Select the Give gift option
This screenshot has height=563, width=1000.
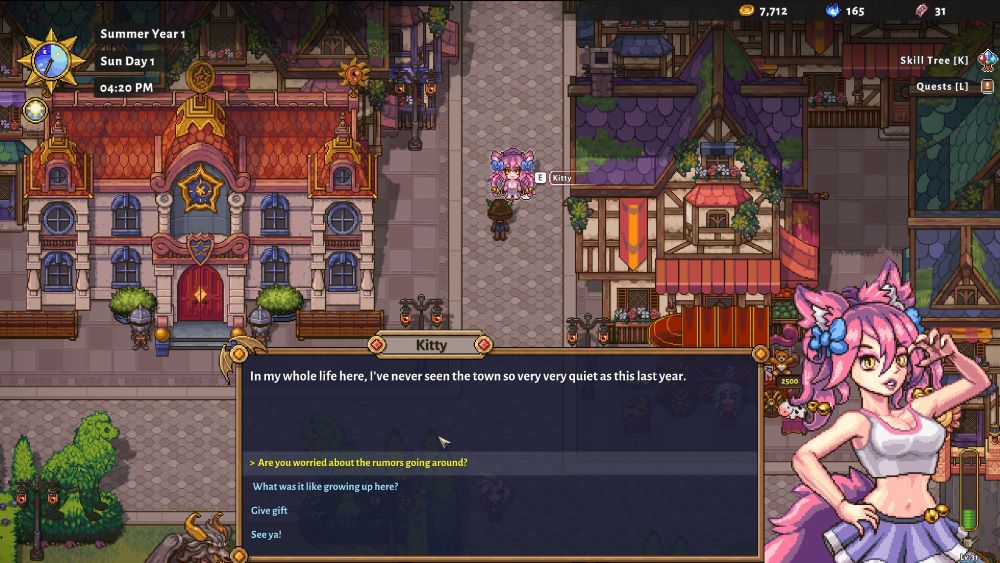270,511
